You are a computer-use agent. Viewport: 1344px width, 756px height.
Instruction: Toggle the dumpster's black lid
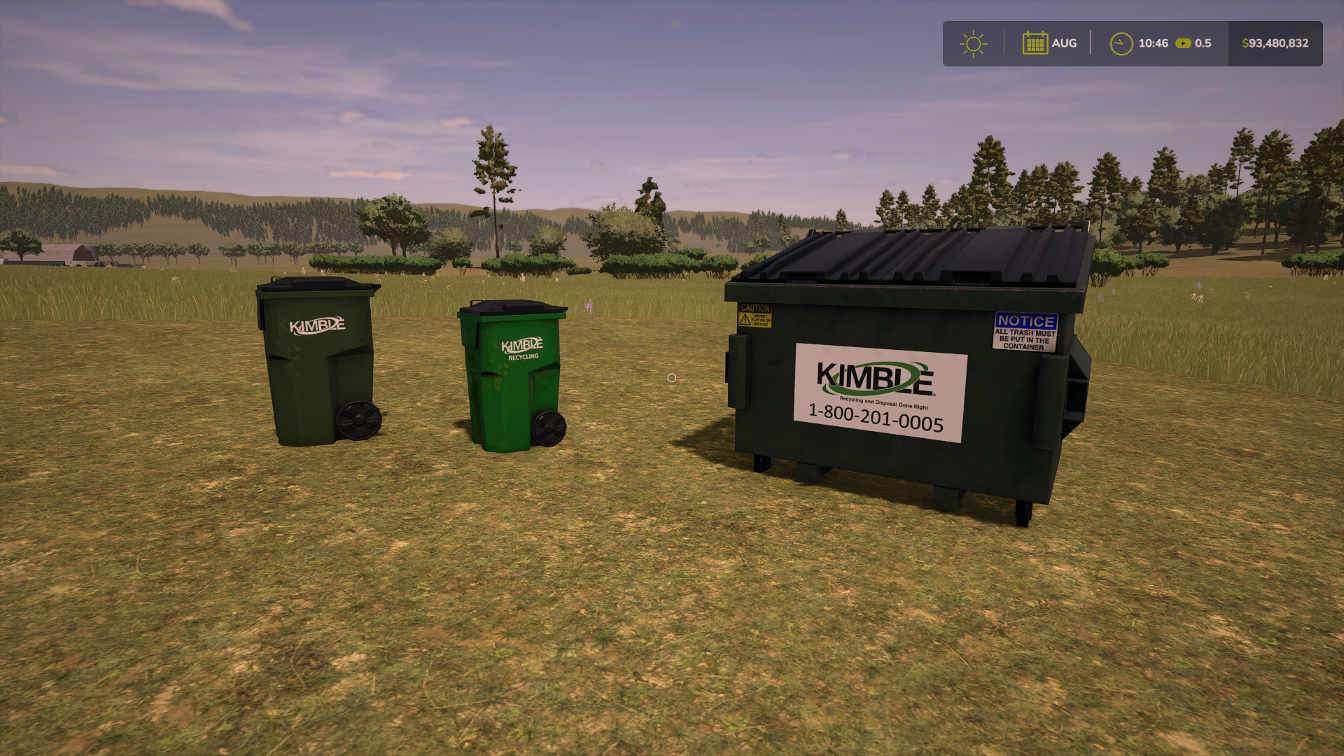(910, 255)
